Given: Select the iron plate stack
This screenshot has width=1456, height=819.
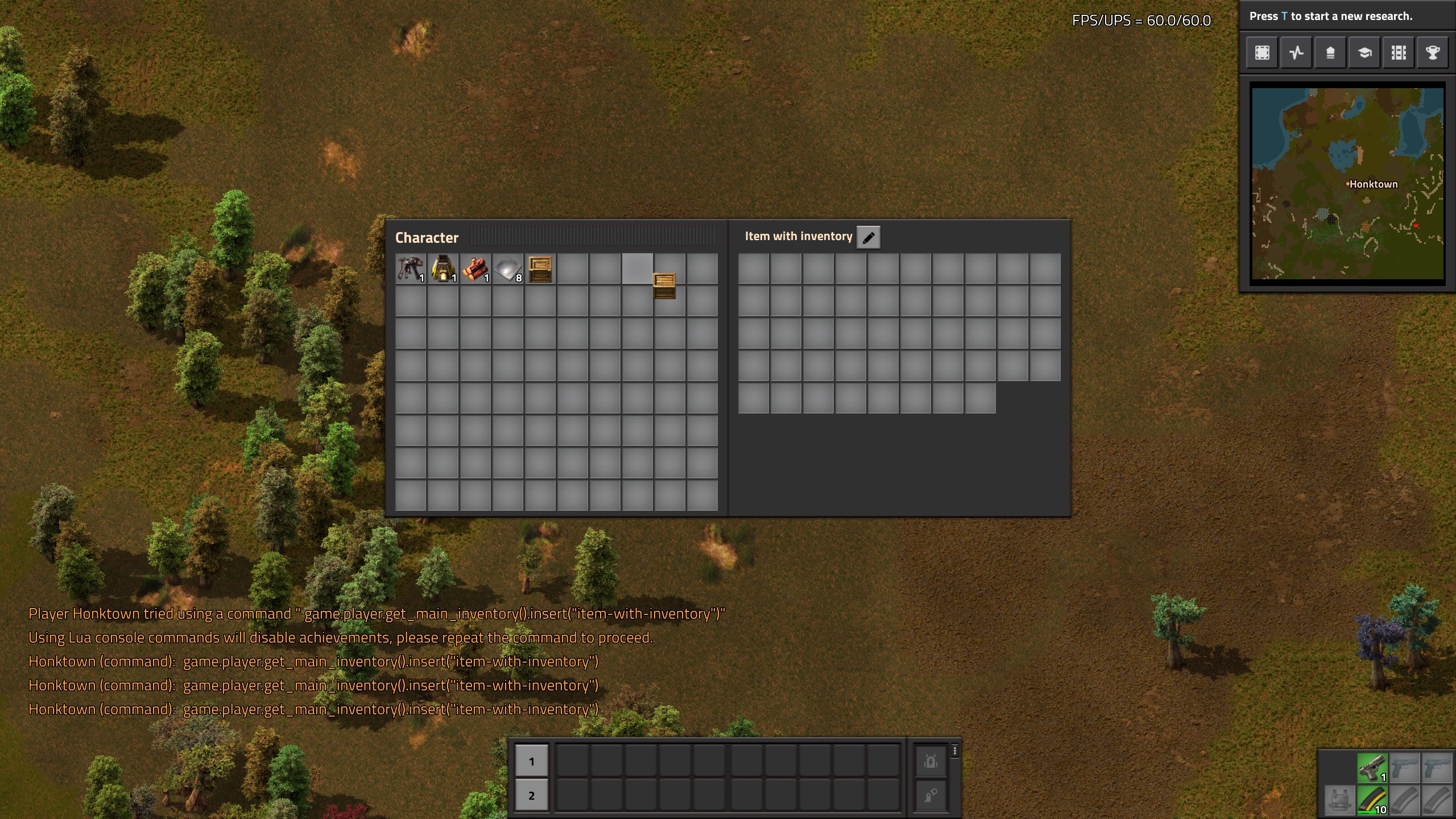Looking at the screenshot, I should tap(507, 269).
